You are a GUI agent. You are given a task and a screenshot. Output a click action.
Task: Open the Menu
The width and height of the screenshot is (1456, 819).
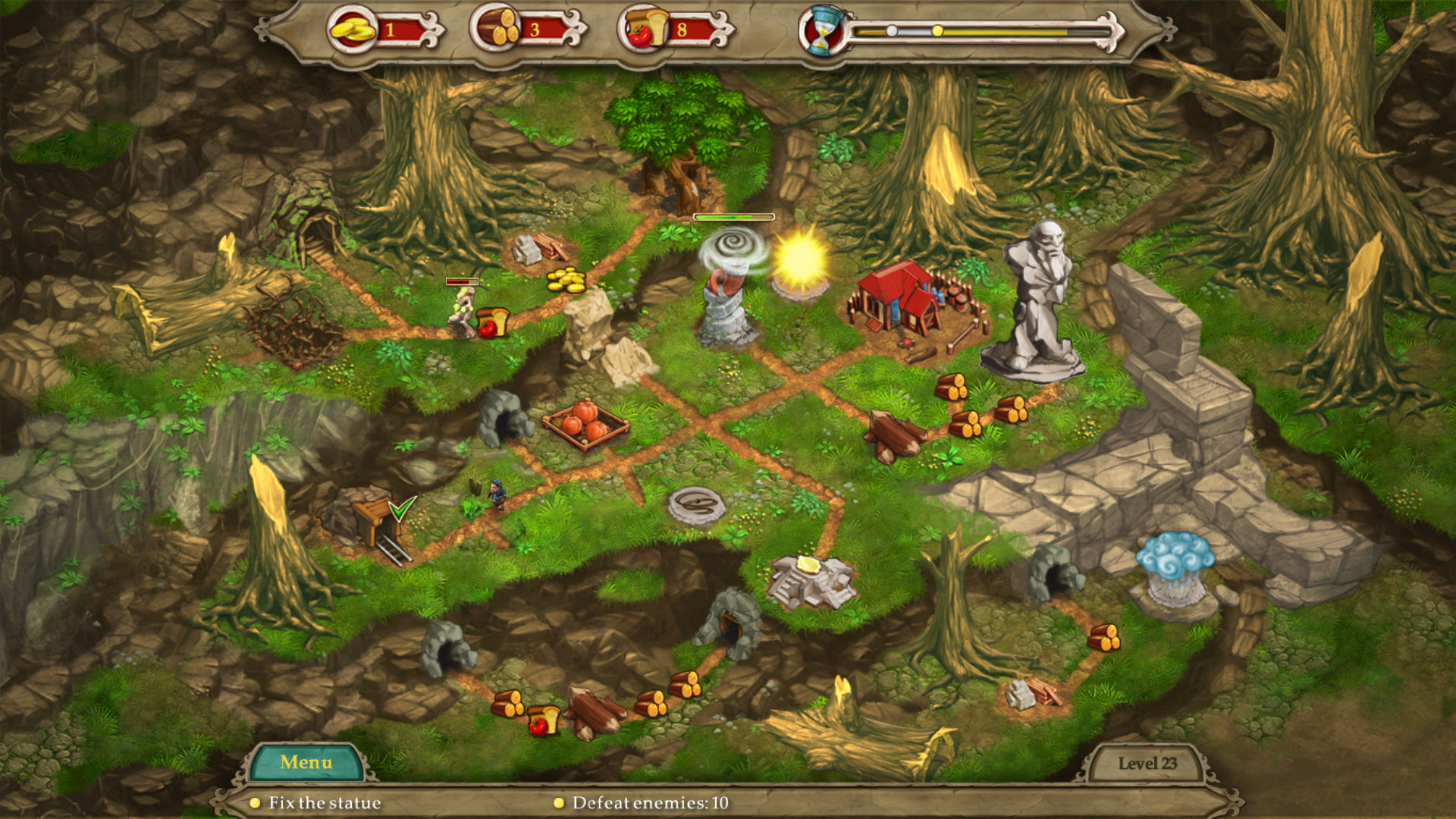point(306,761)
